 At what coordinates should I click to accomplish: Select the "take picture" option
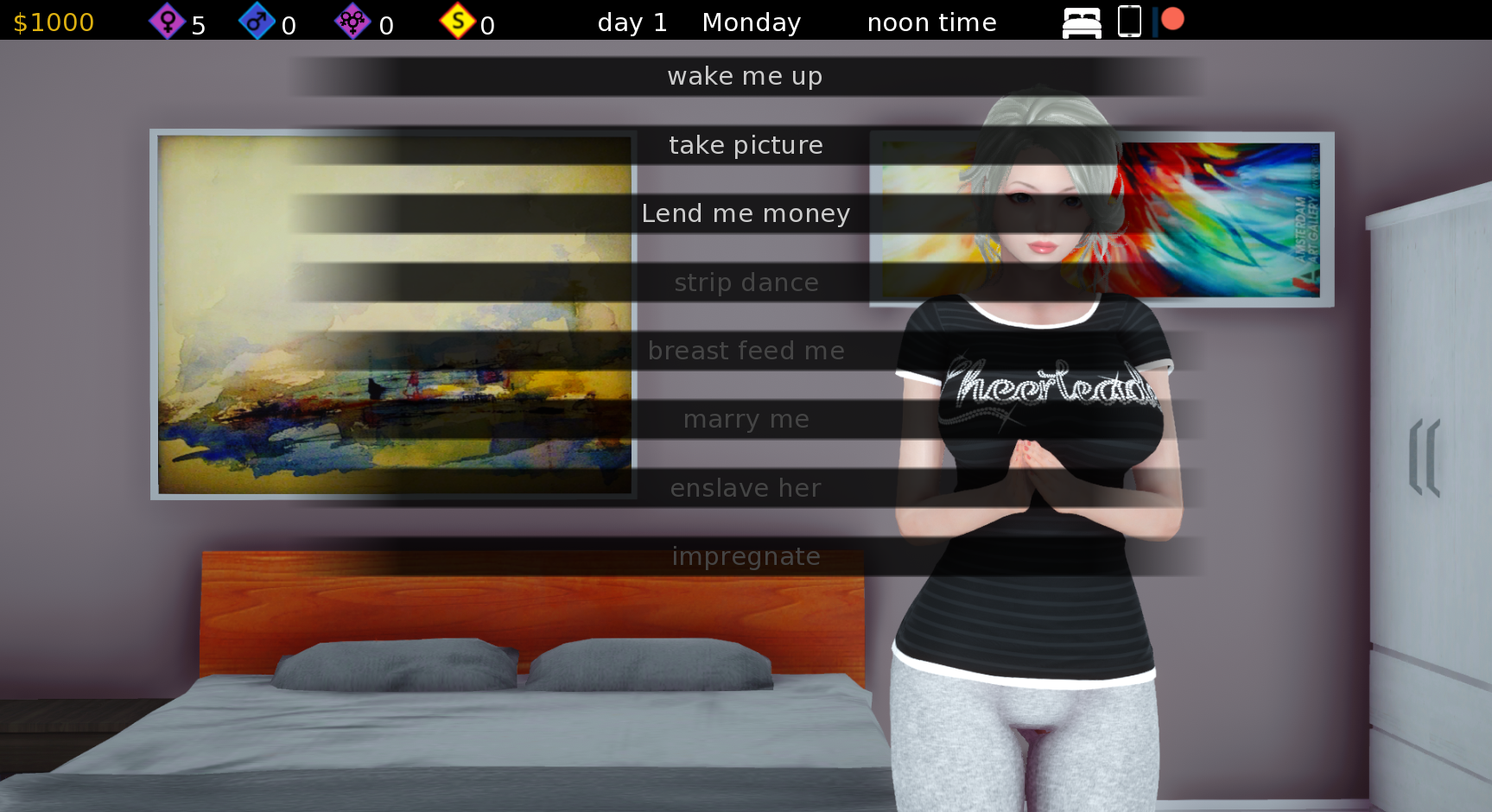click(x=746, y=145)
